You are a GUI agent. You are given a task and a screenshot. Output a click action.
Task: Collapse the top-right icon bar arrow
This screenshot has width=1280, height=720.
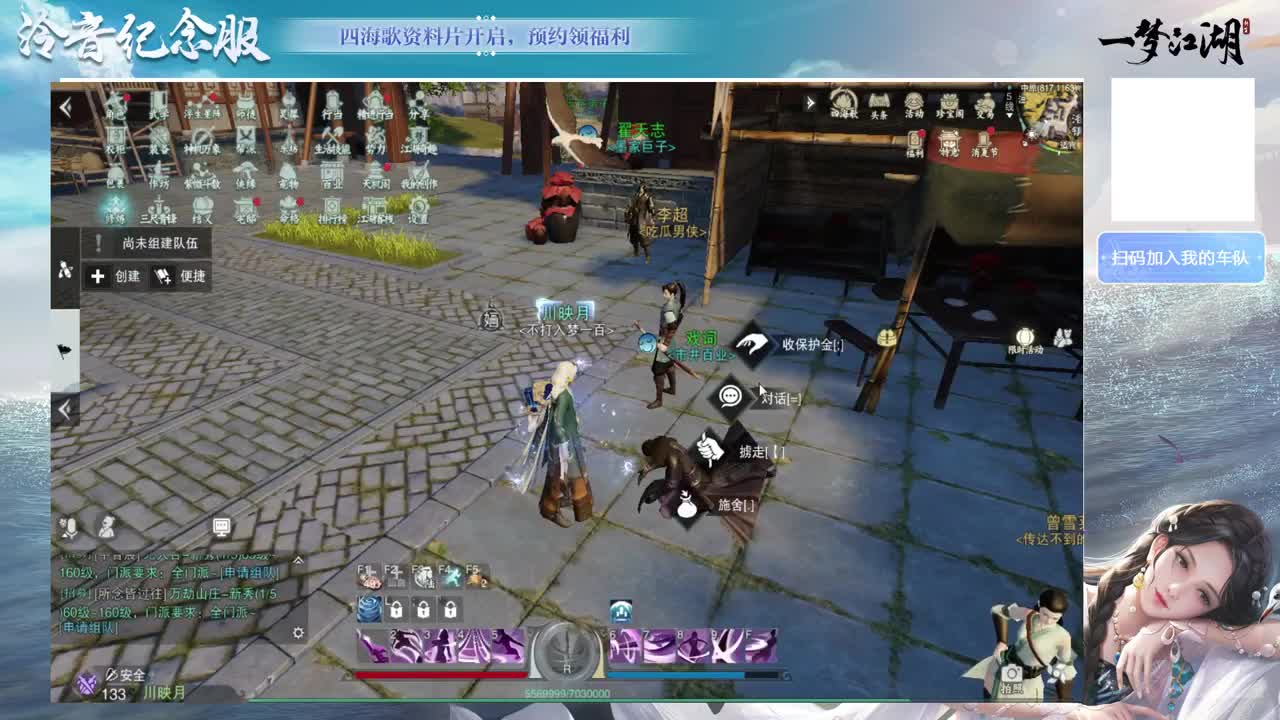click(810, 101)
